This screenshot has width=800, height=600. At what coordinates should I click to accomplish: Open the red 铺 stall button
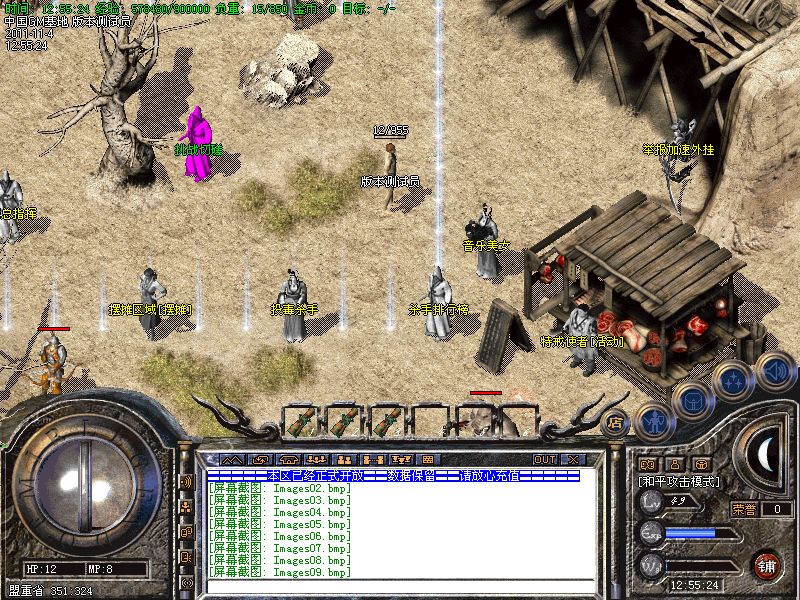(768, 564)
